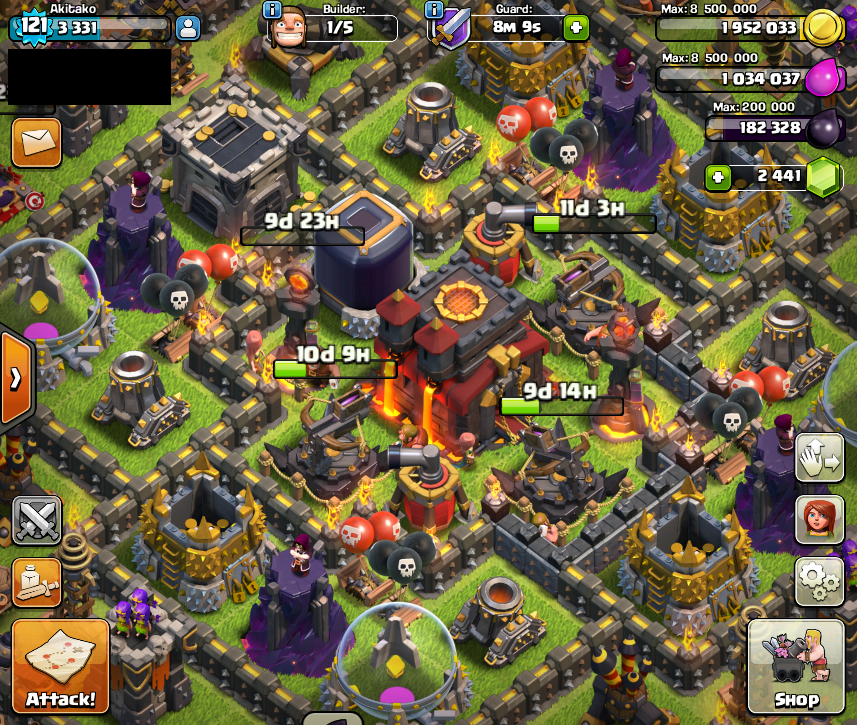This screenshot has height=725, width=857.
Task: Open the settings gear menu
Action: (819, 580)
